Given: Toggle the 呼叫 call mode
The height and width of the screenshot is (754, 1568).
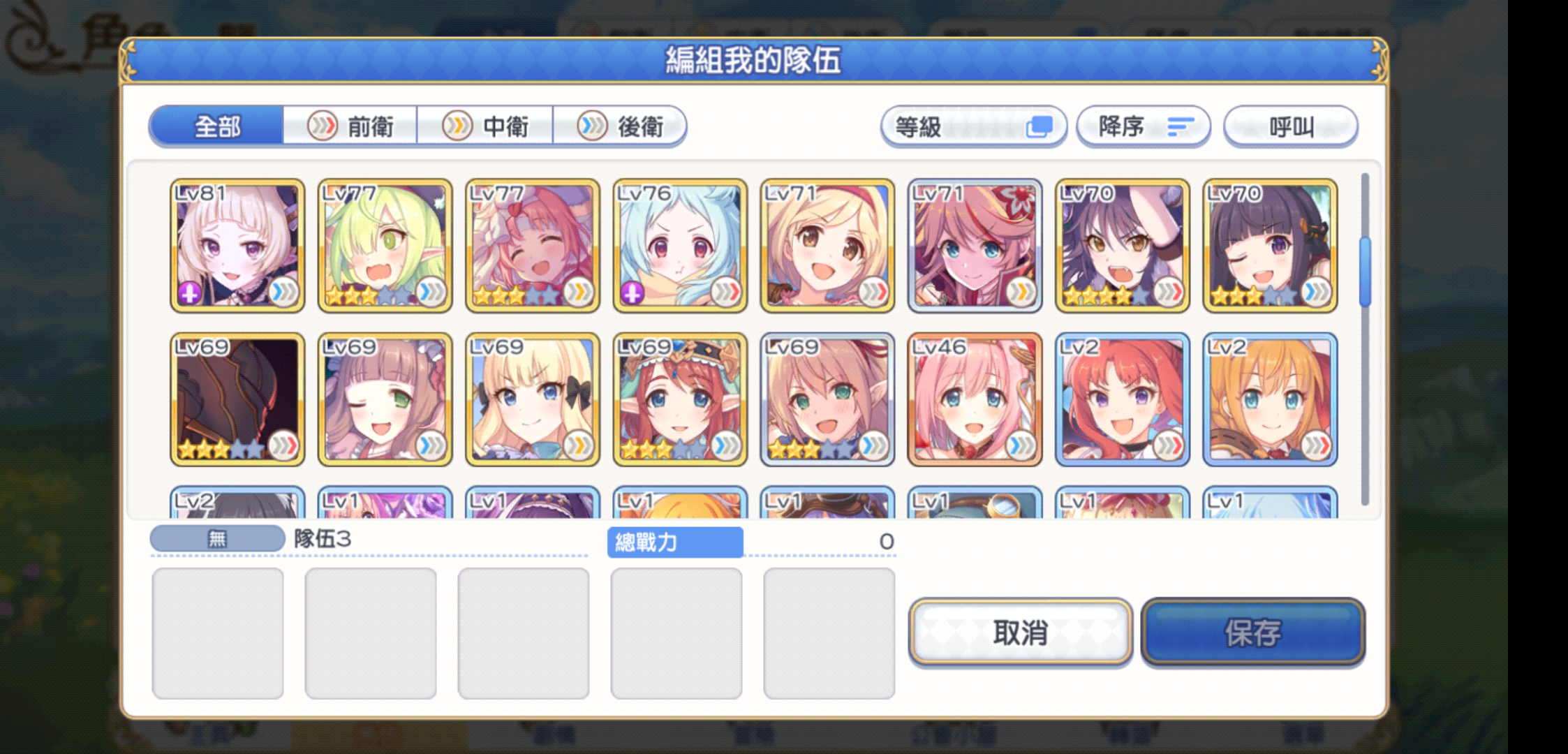Looking at the screenshot, I should [x=1291, y=126].
